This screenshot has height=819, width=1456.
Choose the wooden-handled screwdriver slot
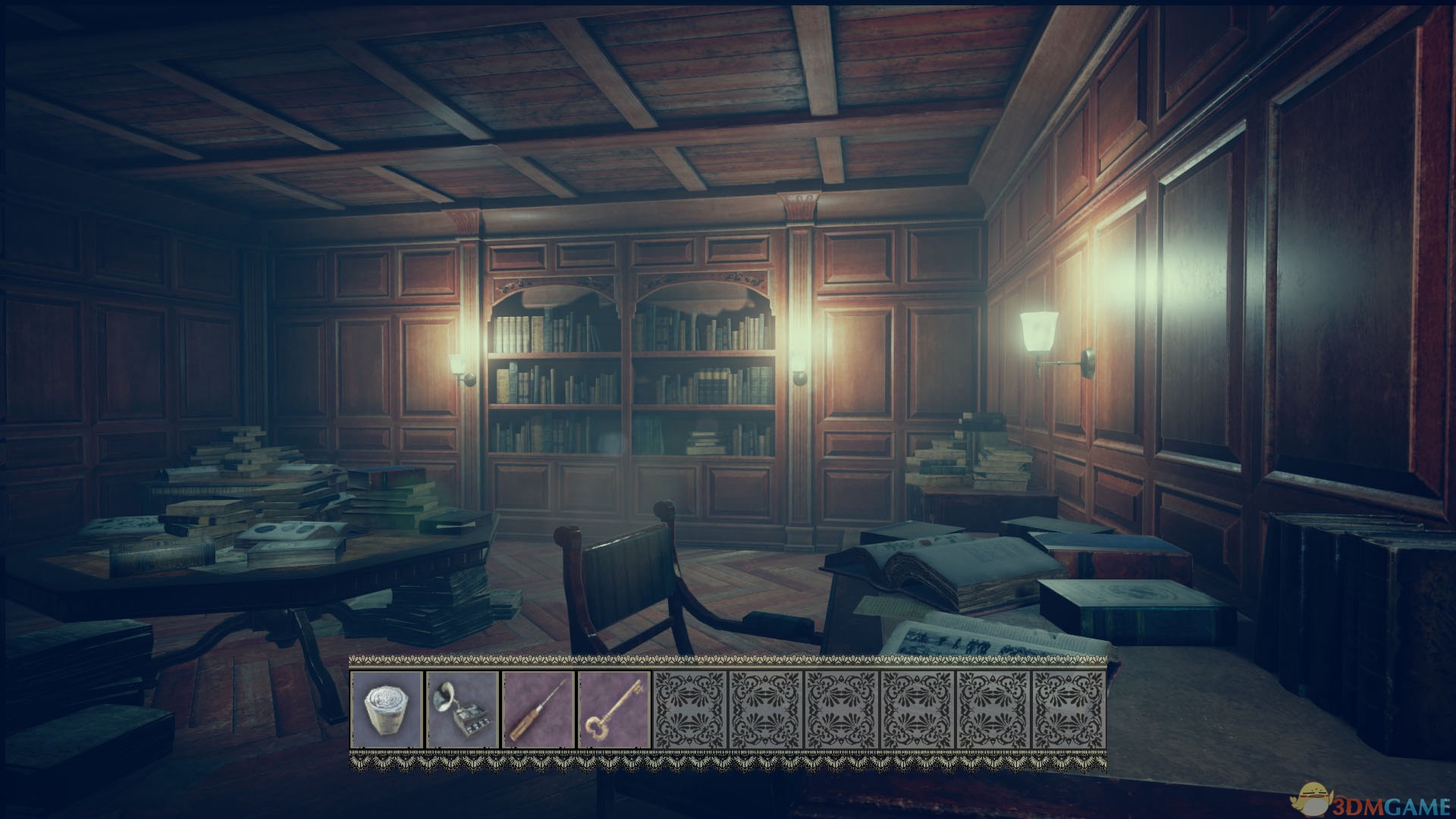(x=538, y=710)
